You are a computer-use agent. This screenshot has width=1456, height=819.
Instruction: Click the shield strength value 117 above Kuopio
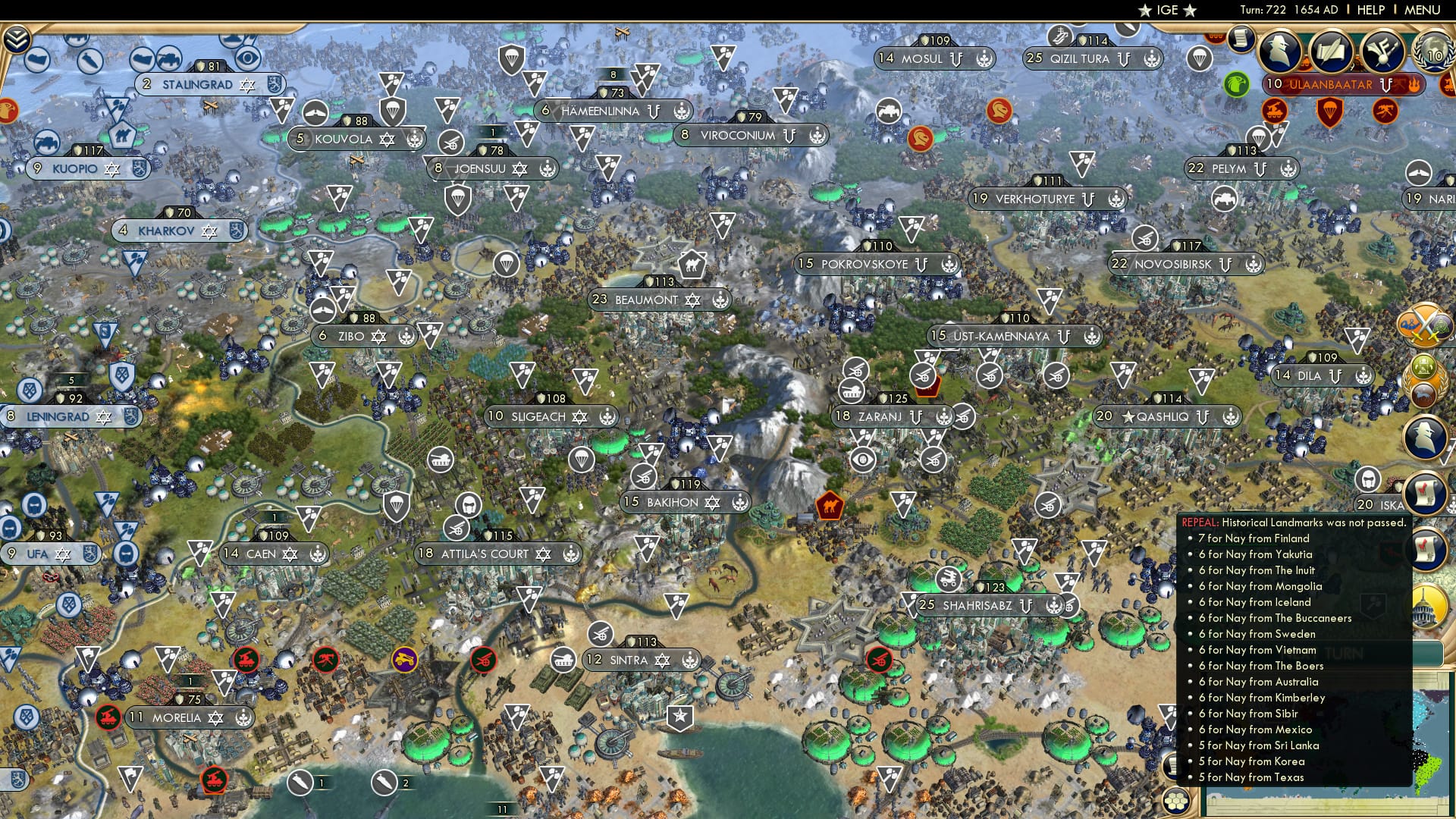point(89,149)
